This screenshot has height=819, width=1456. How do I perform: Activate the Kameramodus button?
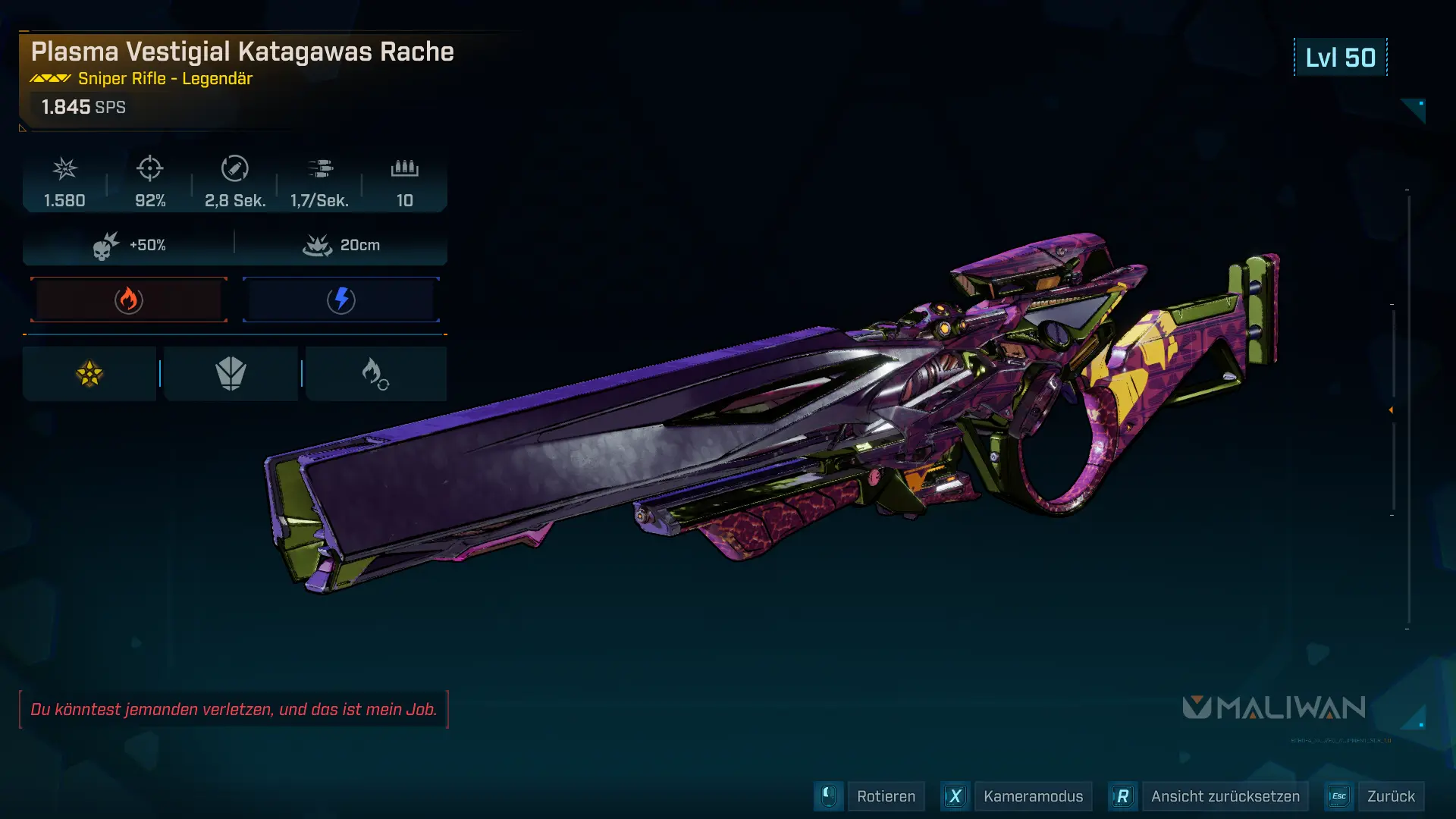pos(1032,796)
